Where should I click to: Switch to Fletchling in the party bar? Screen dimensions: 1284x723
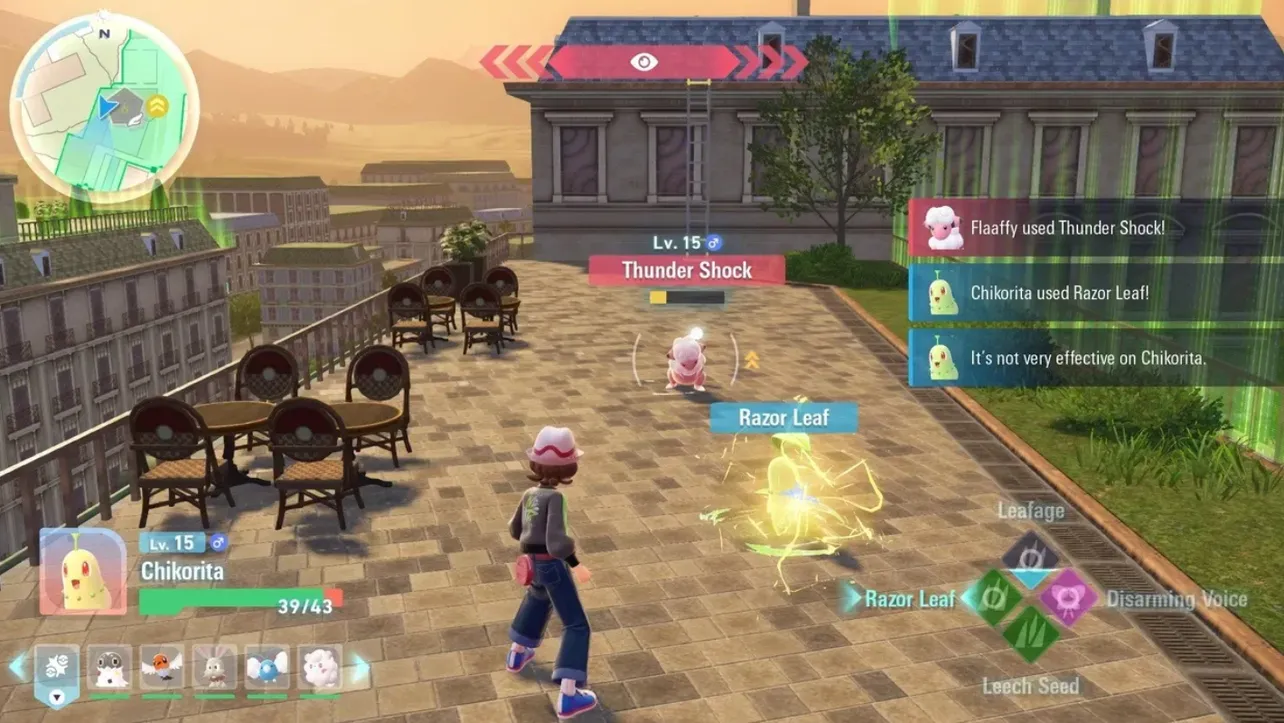[x=161, y=668]
